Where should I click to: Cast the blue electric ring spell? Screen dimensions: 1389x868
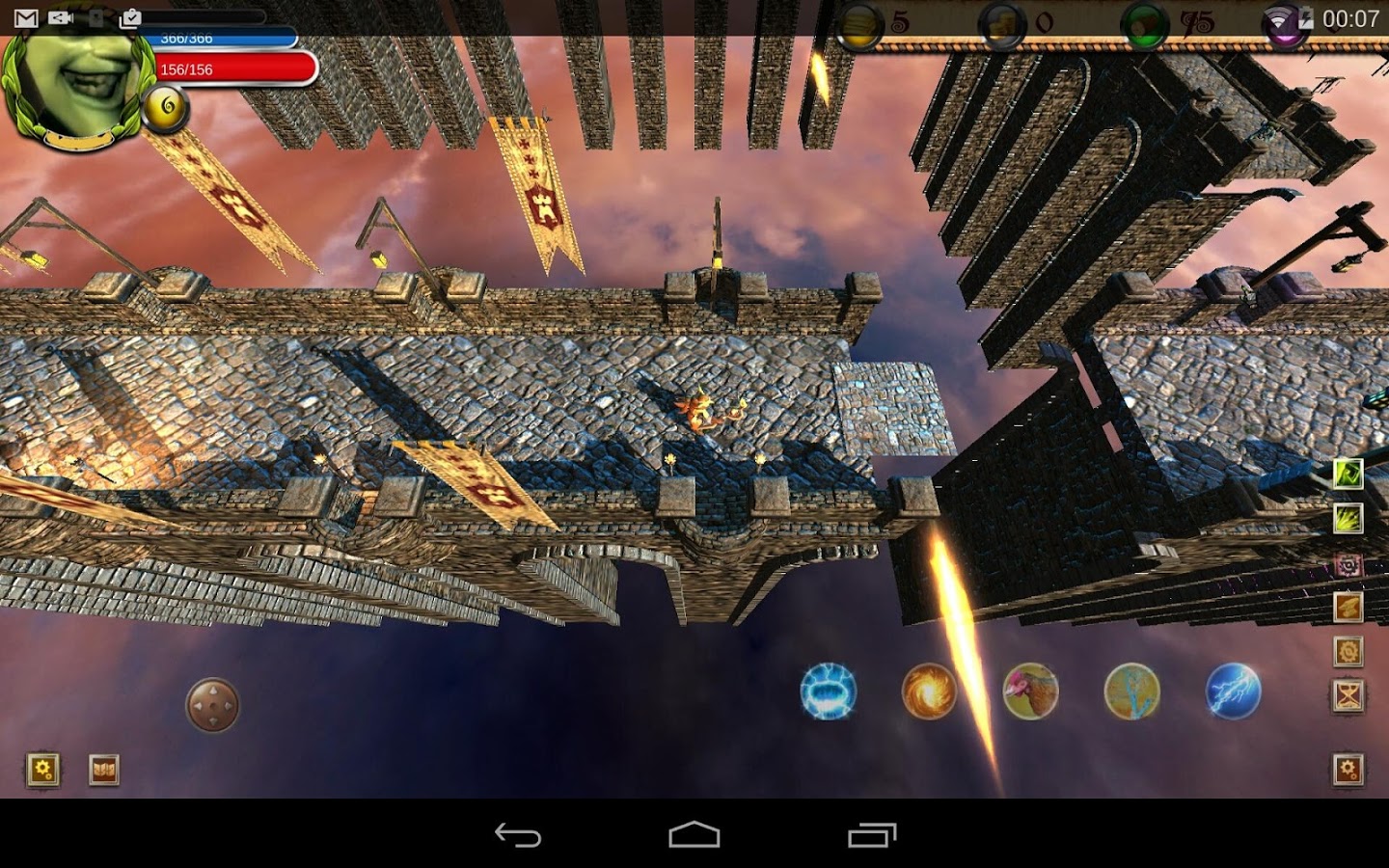pyautogui.click(x=829, y=692)
